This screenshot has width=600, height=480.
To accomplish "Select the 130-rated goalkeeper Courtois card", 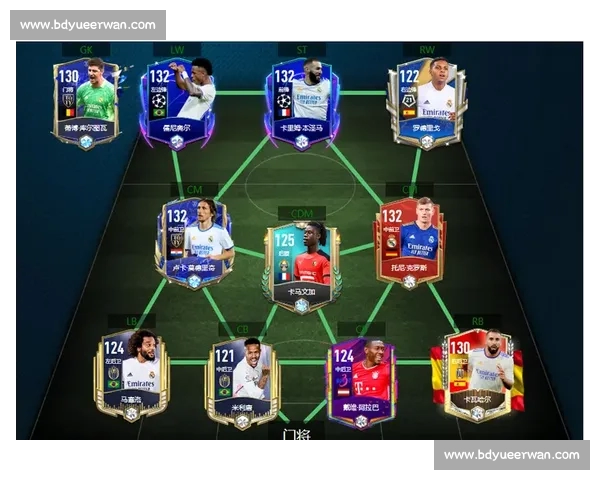I will pyautogui.click(x=87, y=100).
